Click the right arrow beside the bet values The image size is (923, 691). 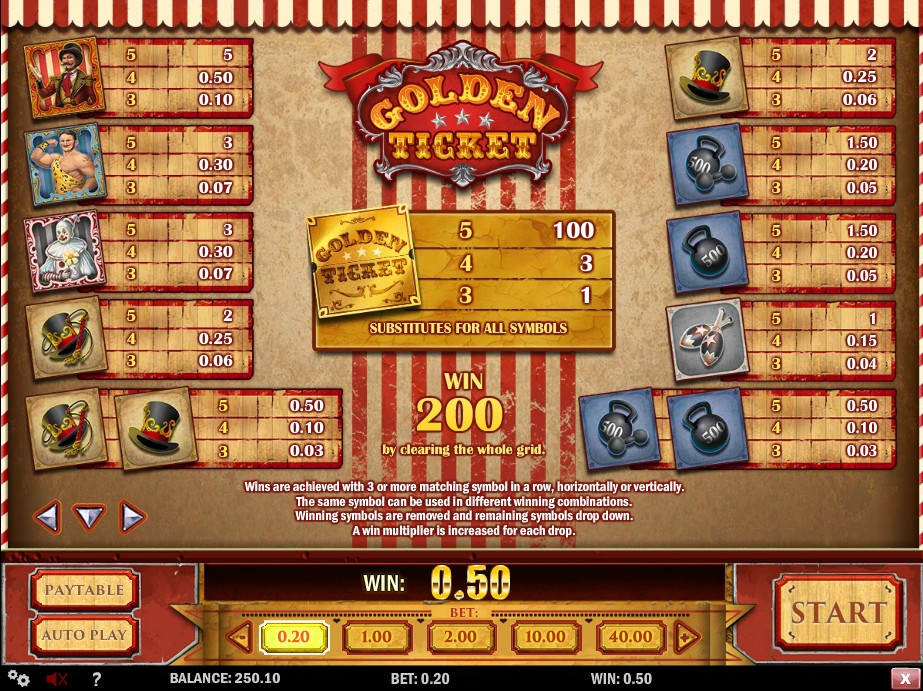686,637
